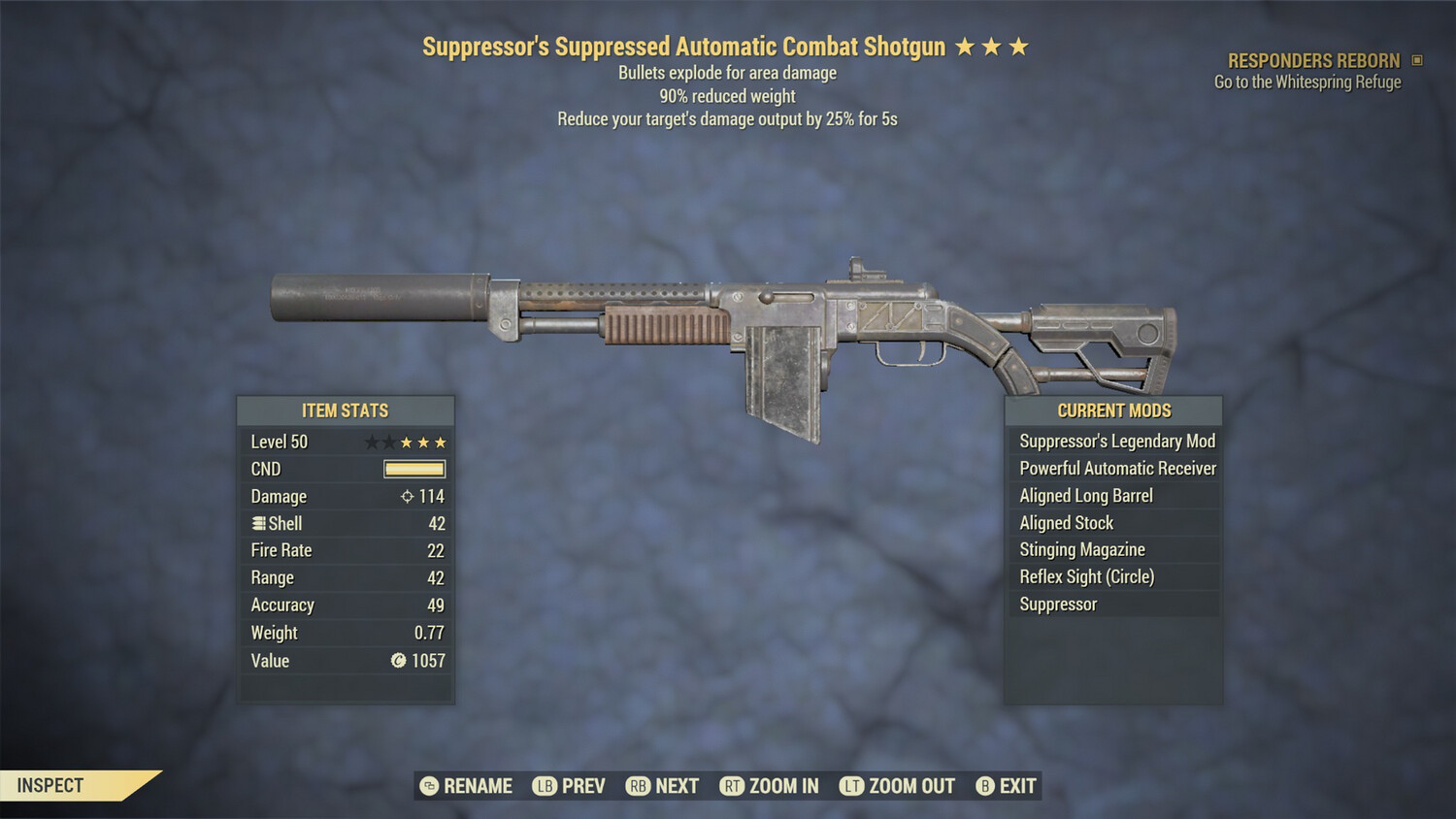The image size is (1456, 819).
Task: Click the RT glyph next to ZOOM IN
Action: coord(734,786)
